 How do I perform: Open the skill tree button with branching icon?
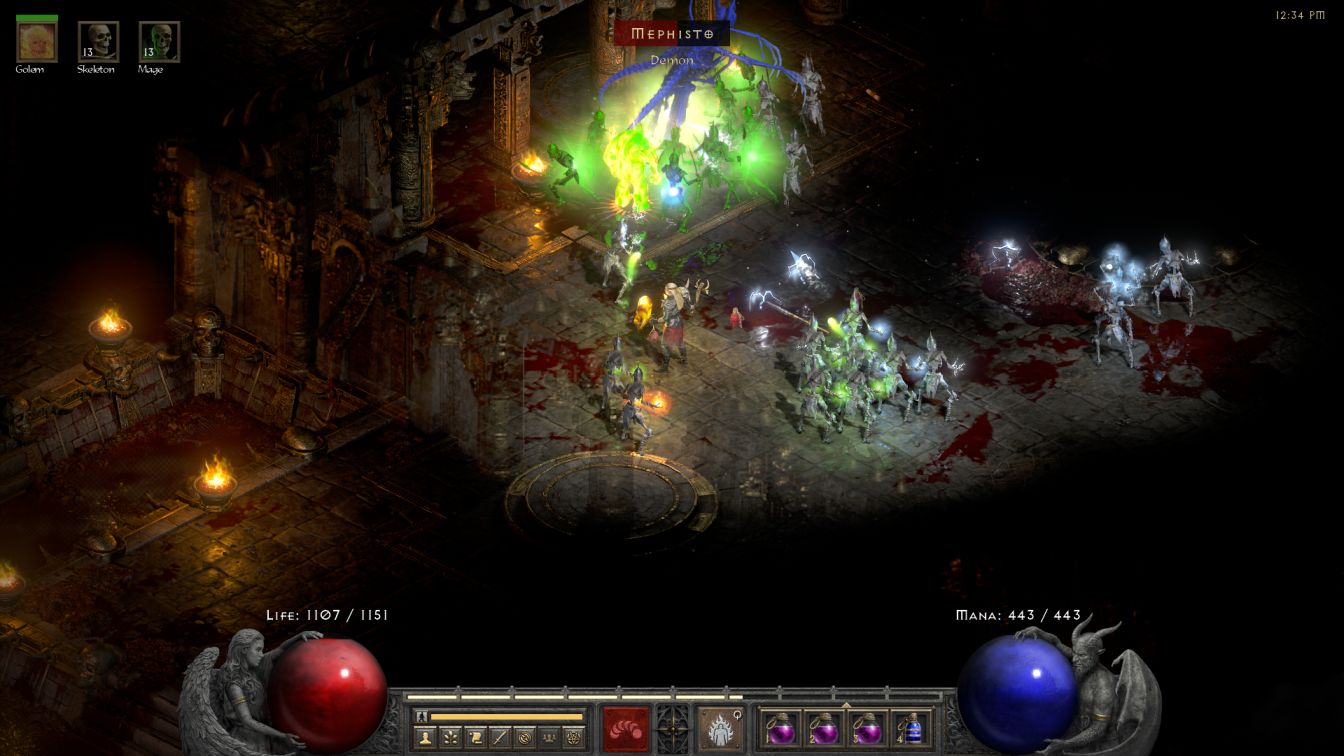click(x=452, y=738)
